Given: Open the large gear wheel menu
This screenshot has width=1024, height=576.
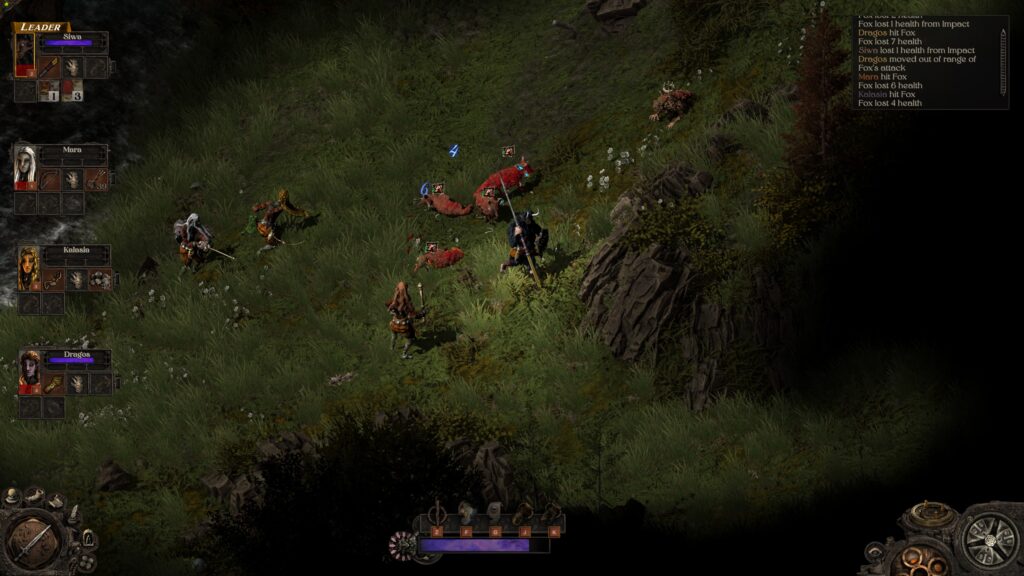Looking at the screenshot, I should (990, 541).
